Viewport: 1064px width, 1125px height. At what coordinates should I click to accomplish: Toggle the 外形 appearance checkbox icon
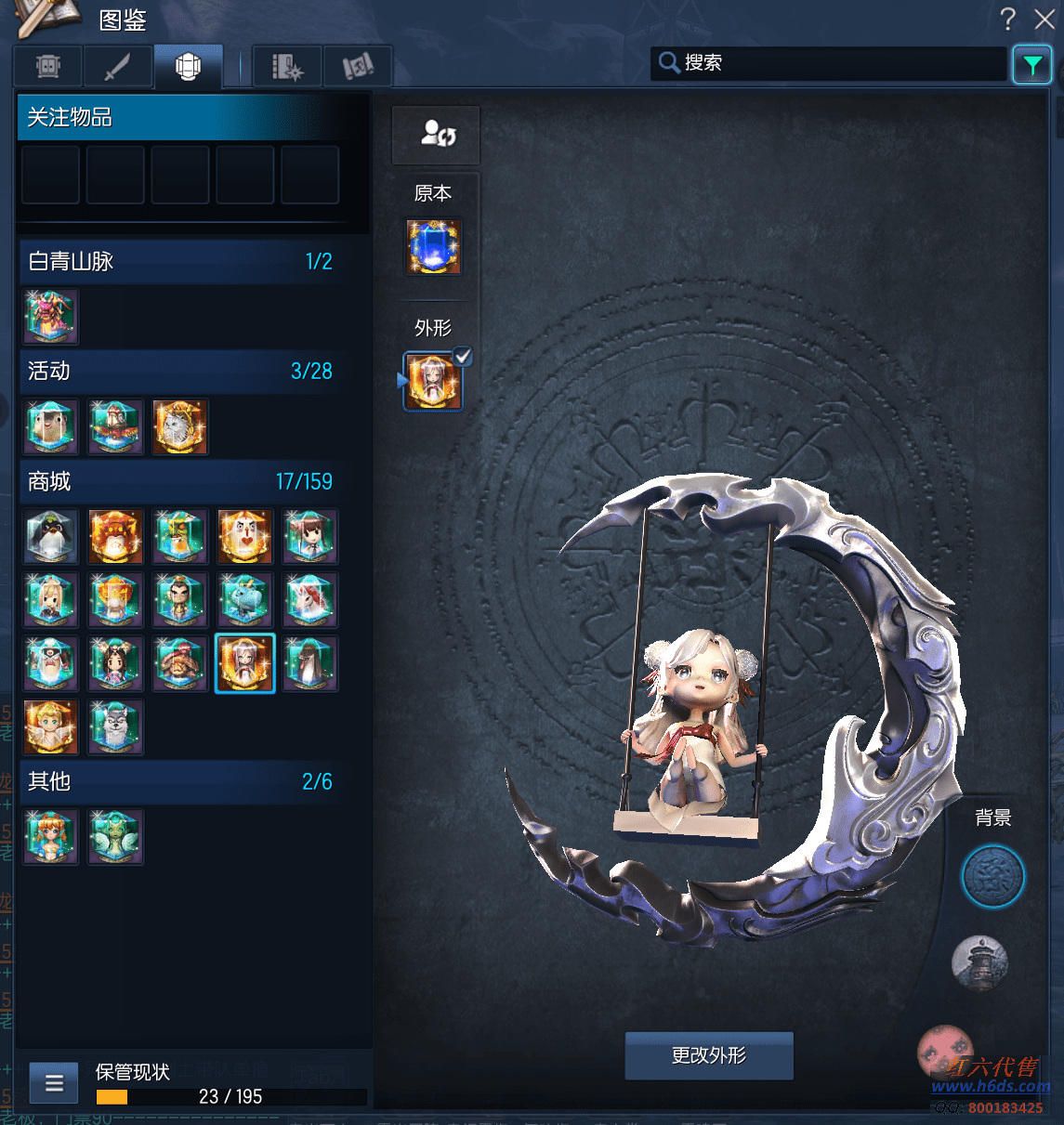[x=462, y=356]
